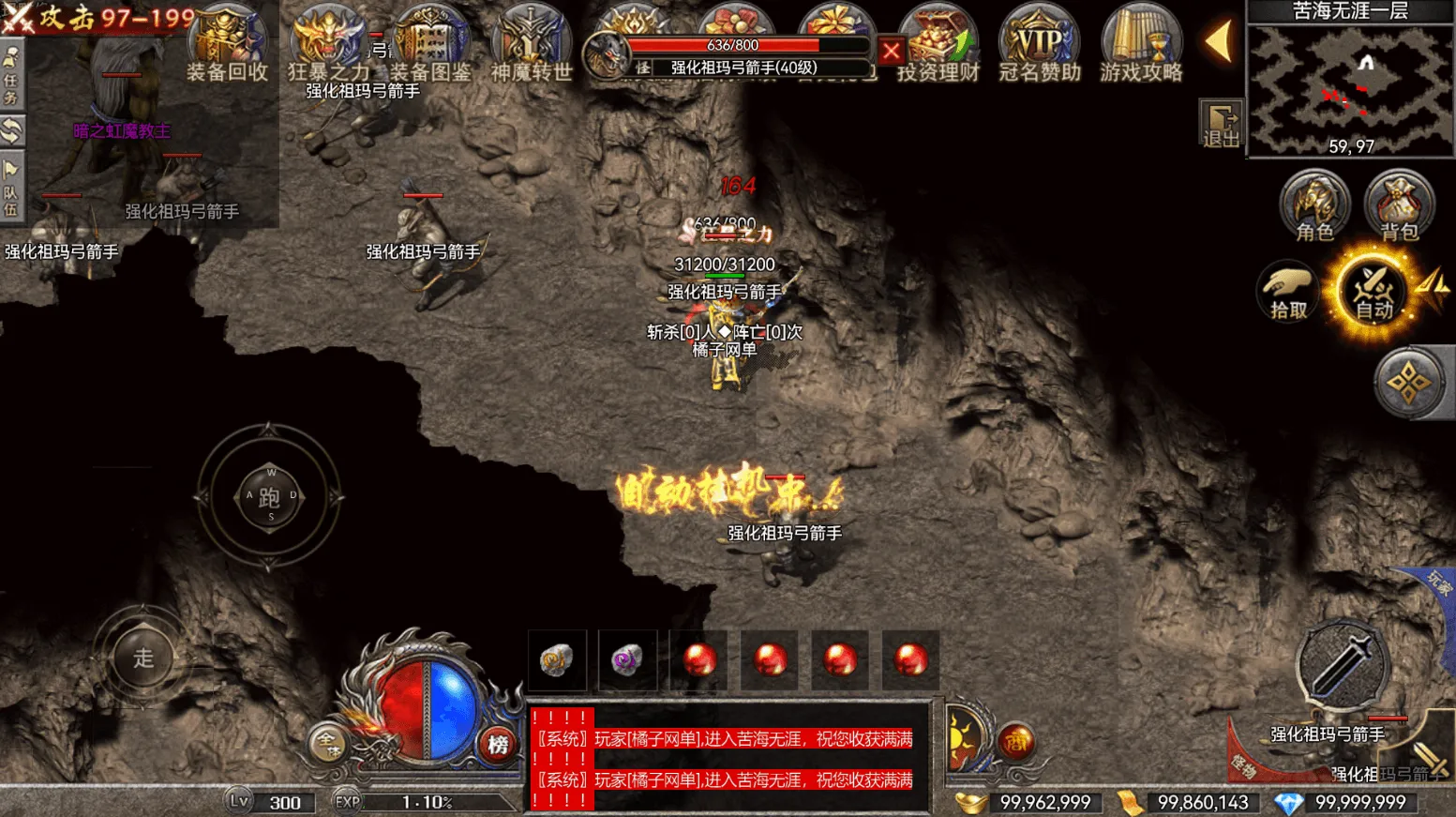Use the purple scroll stone hotbar item
The height and width of the screenshot is (817, 1456).
(x=627, y=659)
